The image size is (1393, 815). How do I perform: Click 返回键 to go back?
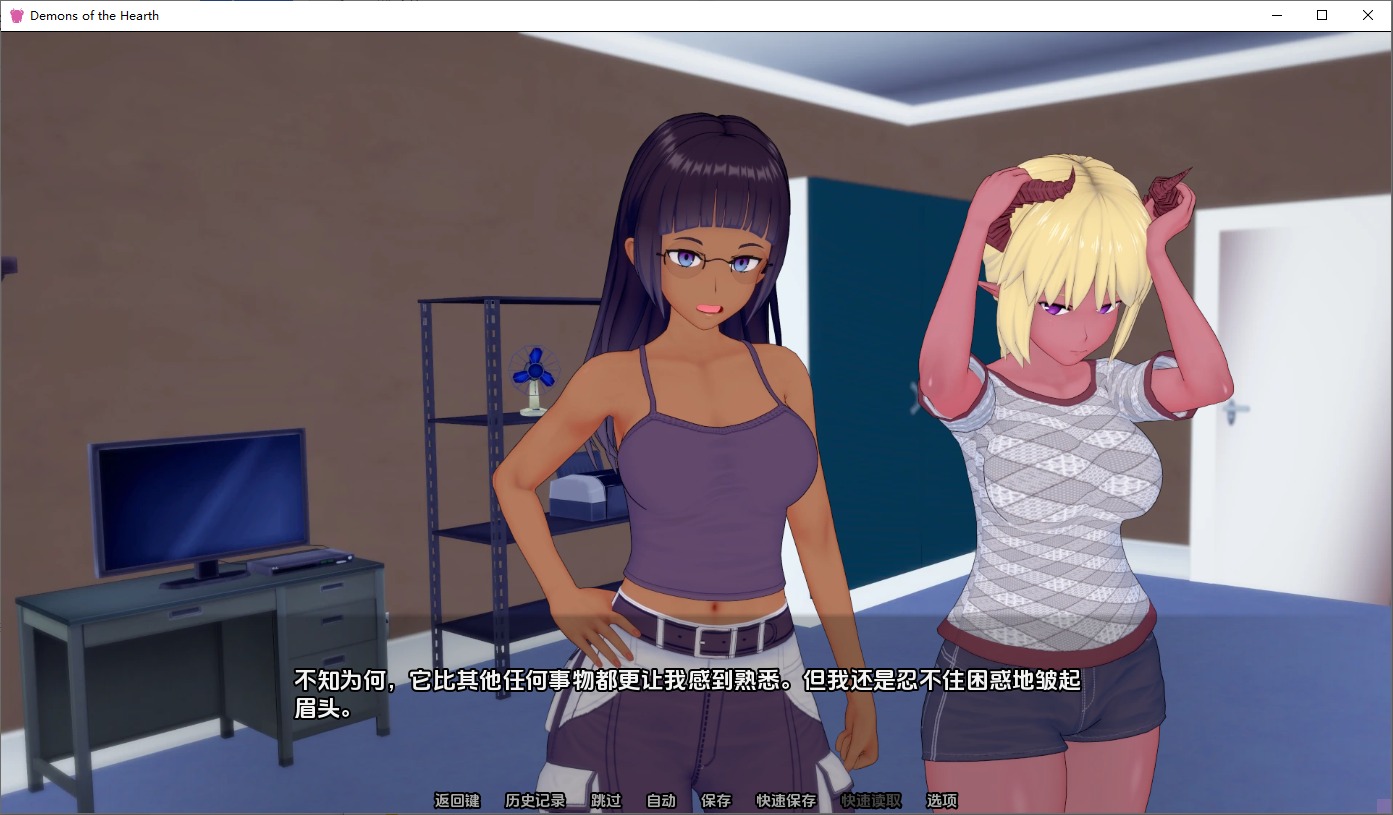(456, 800)
